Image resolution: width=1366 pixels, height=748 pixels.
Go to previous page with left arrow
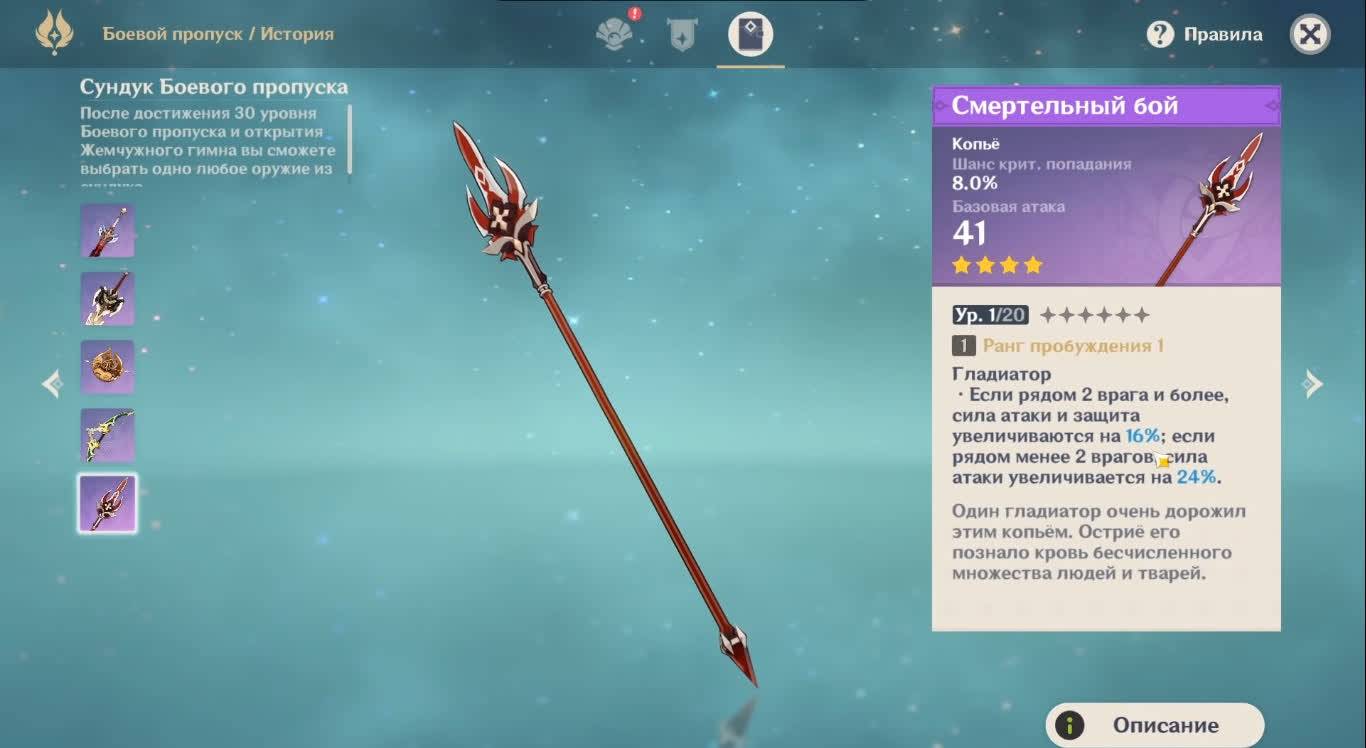click(x=51, y=384)
